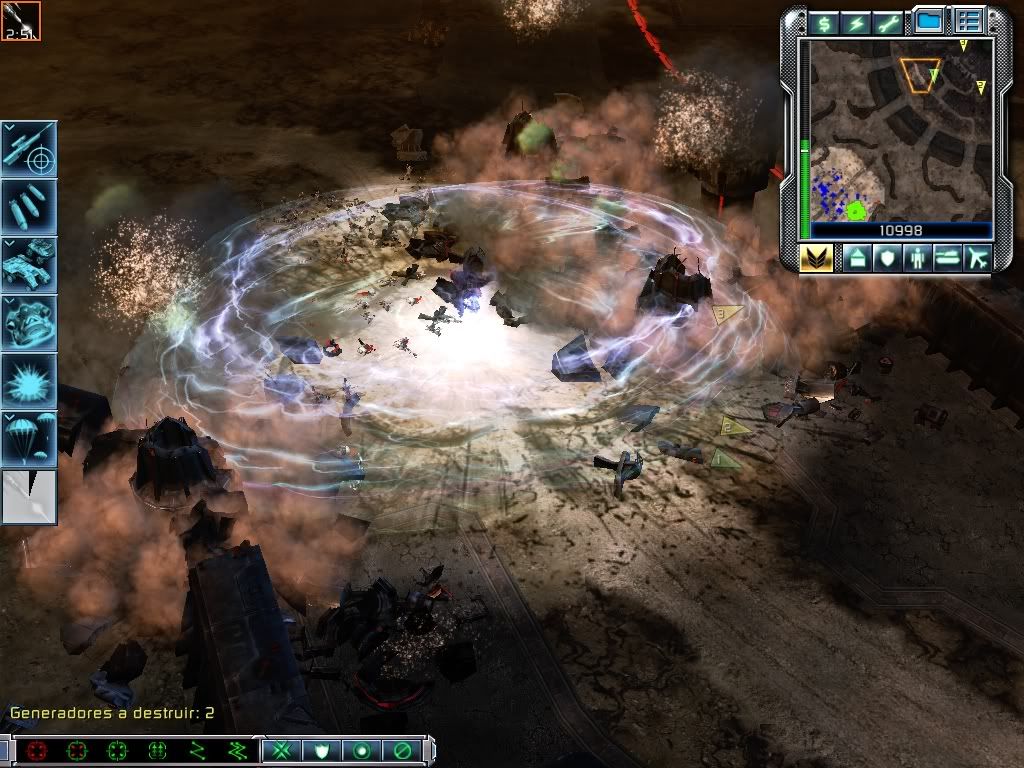Choose the infantry build tab

pyautogui.click(x=917, y=258)
